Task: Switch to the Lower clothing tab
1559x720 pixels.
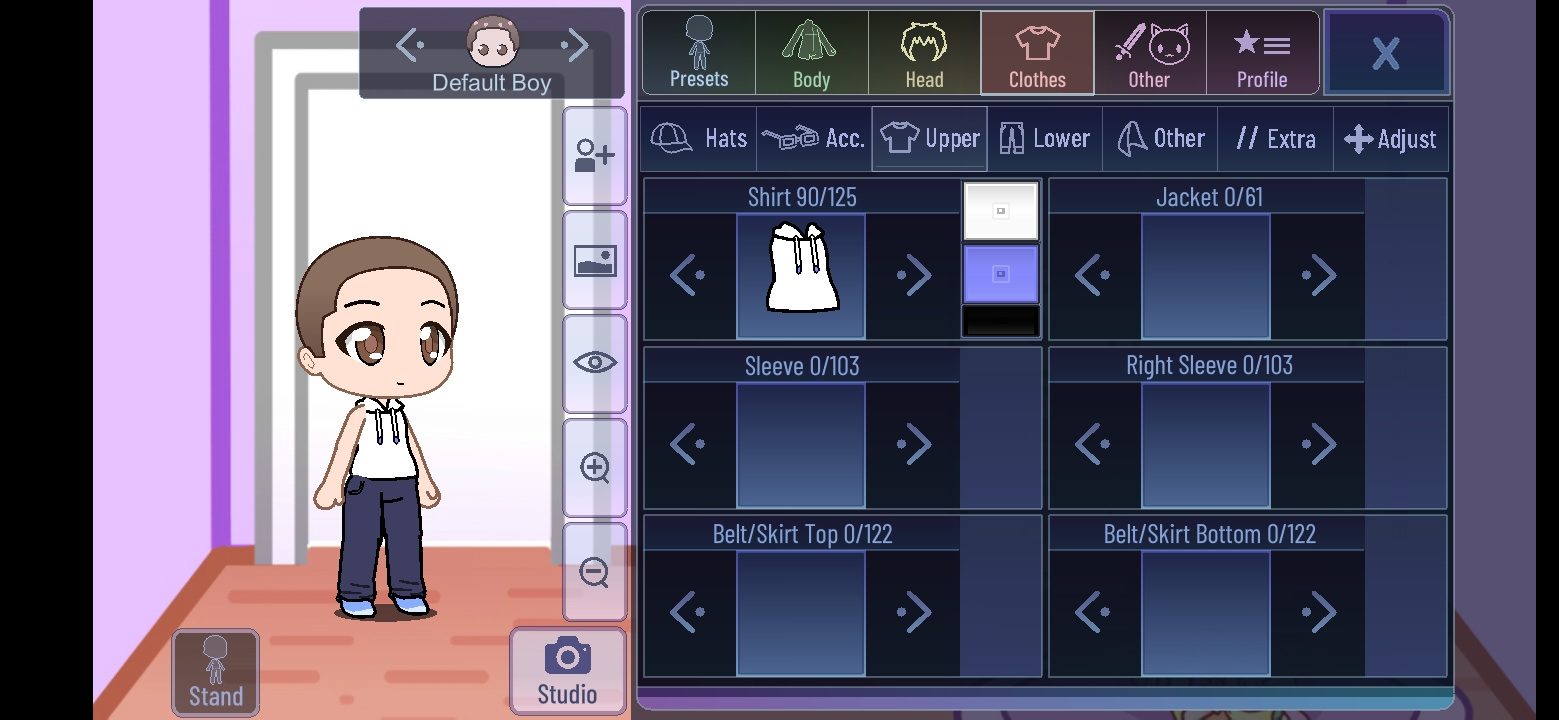Action: [1044, 138]
